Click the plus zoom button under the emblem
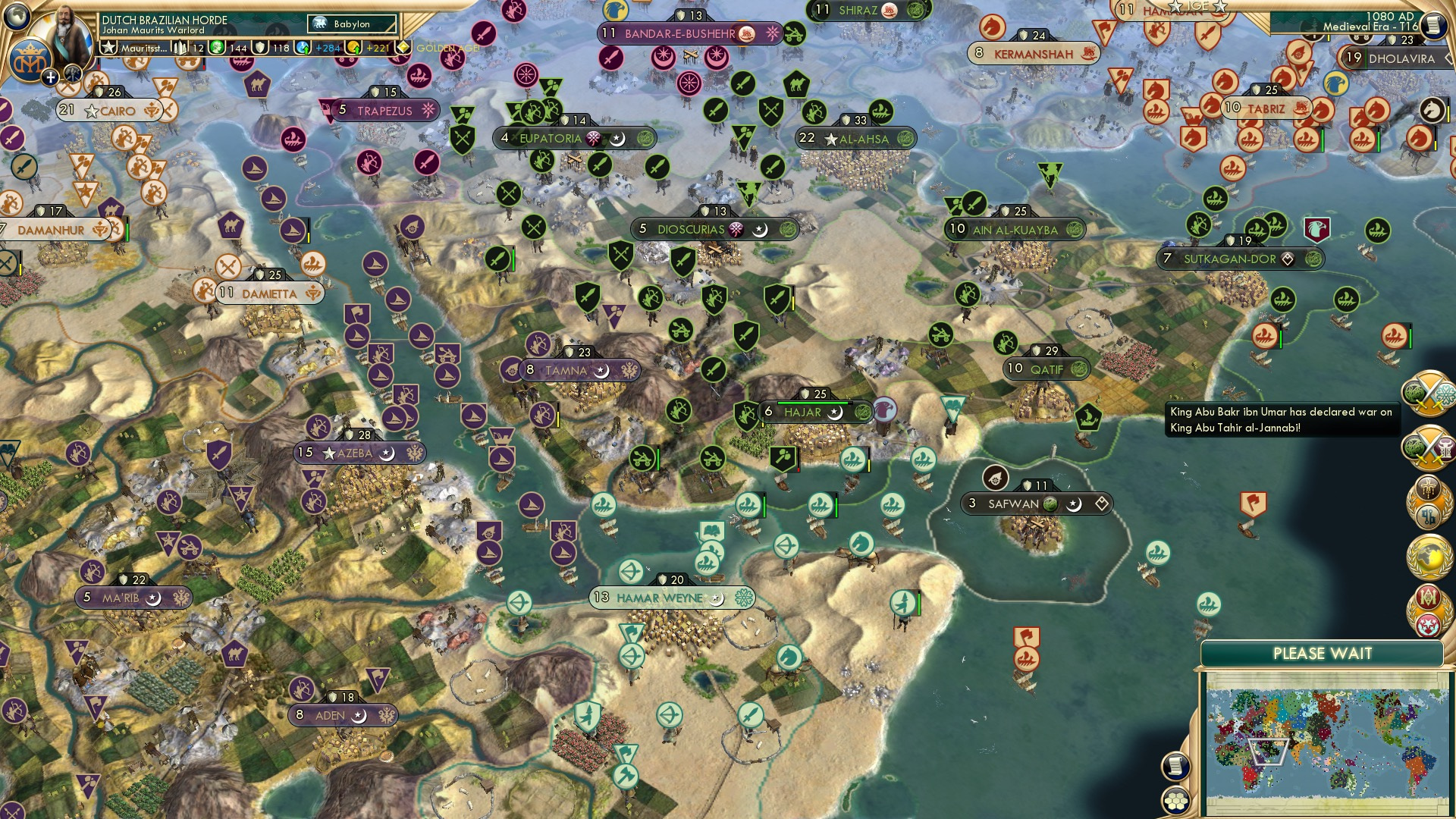 [50, 77]
